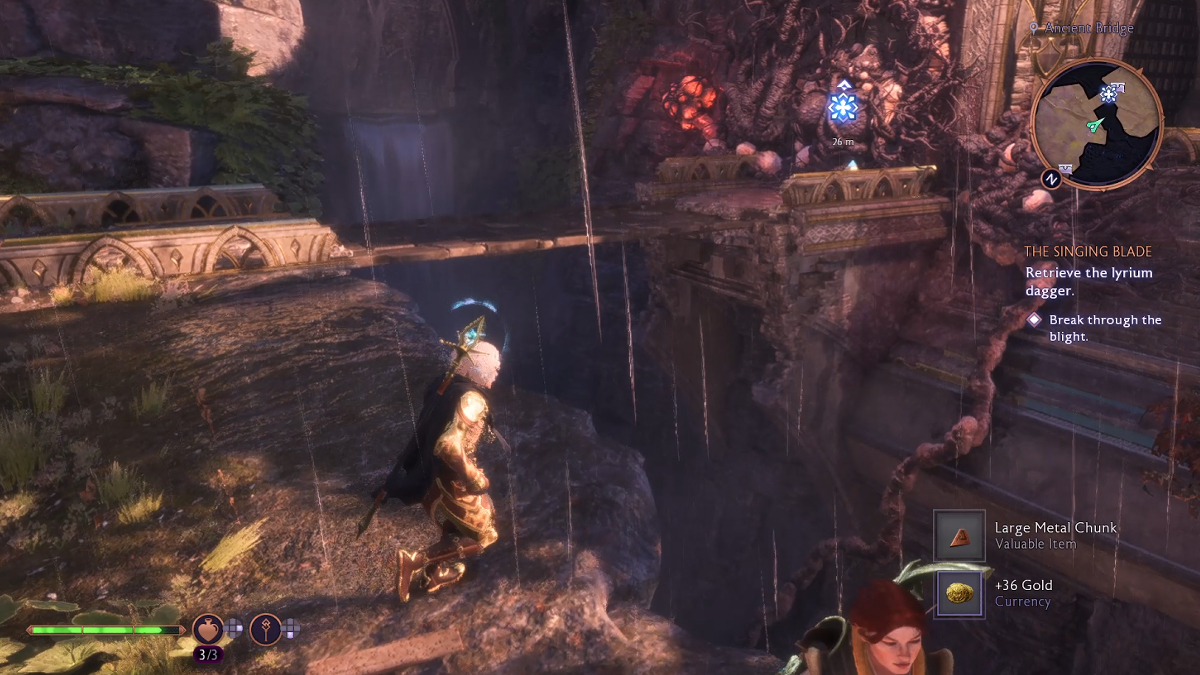Viewport: 1200px width, 675px height.
Task: Activate the staff ability icon
Action: pos(265,629)
